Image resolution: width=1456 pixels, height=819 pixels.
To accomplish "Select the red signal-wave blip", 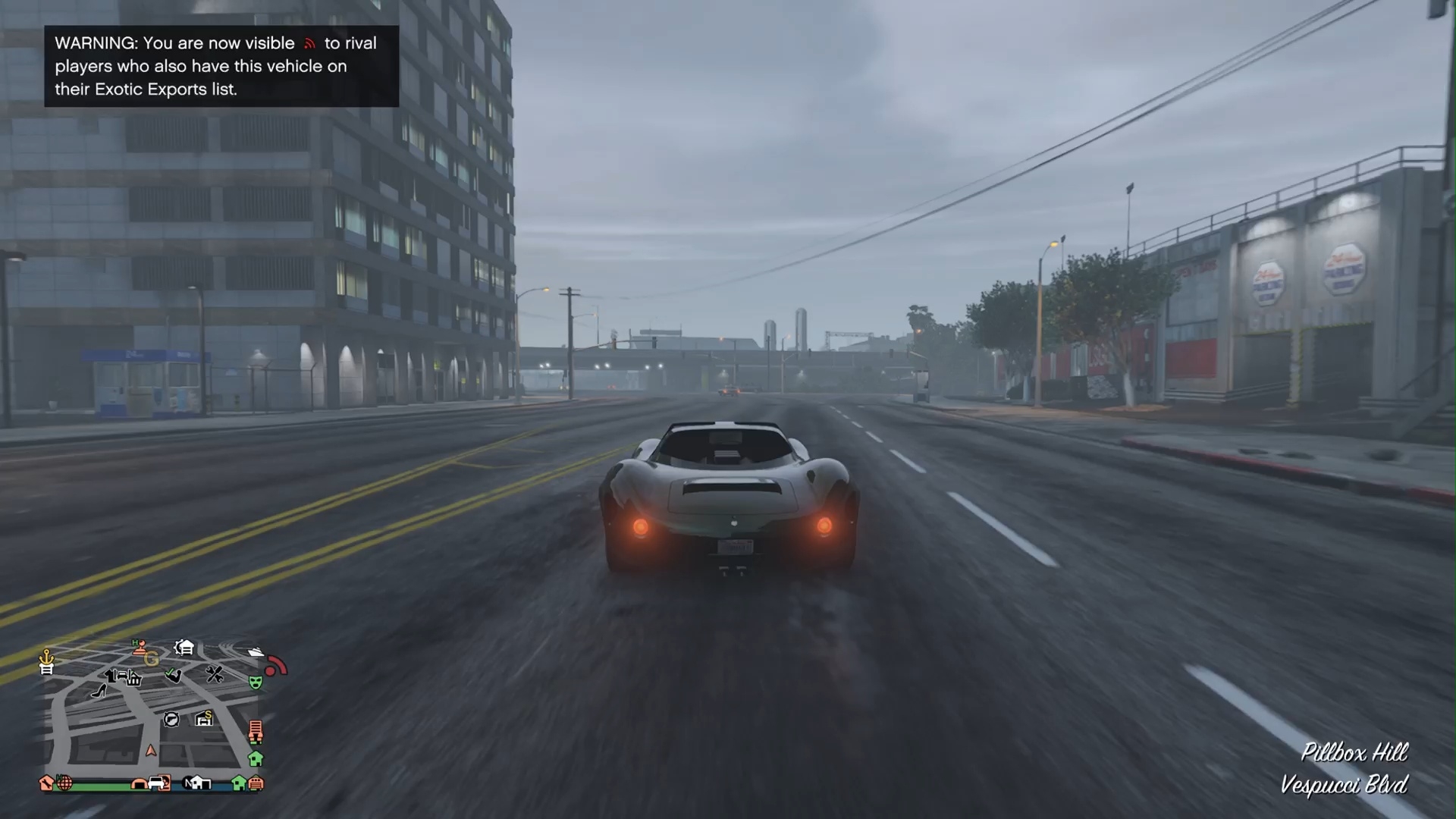I will pyautogui.click(x=276, y=665).
